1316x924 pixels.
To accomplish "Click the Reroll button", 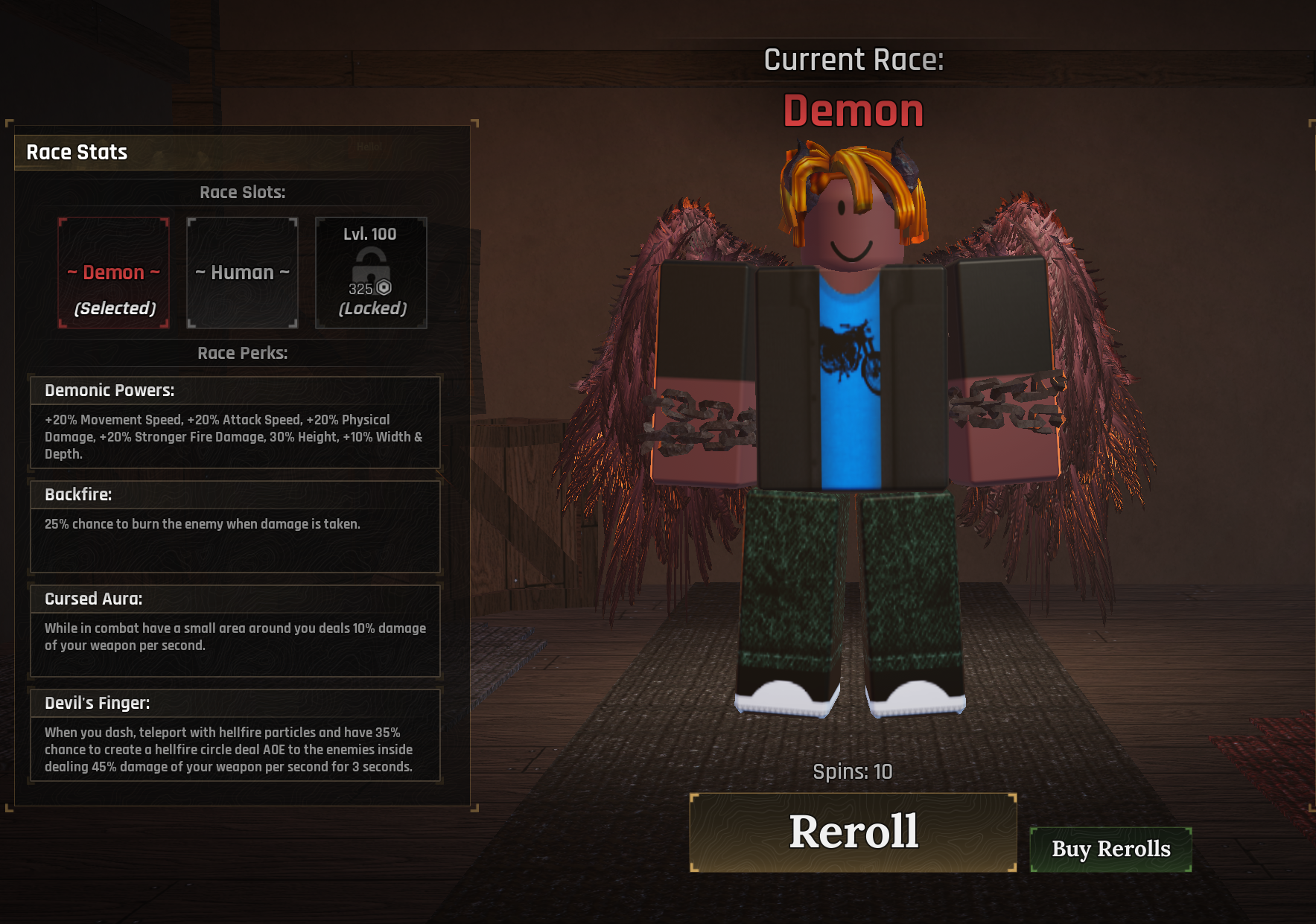I will point(853,832).
